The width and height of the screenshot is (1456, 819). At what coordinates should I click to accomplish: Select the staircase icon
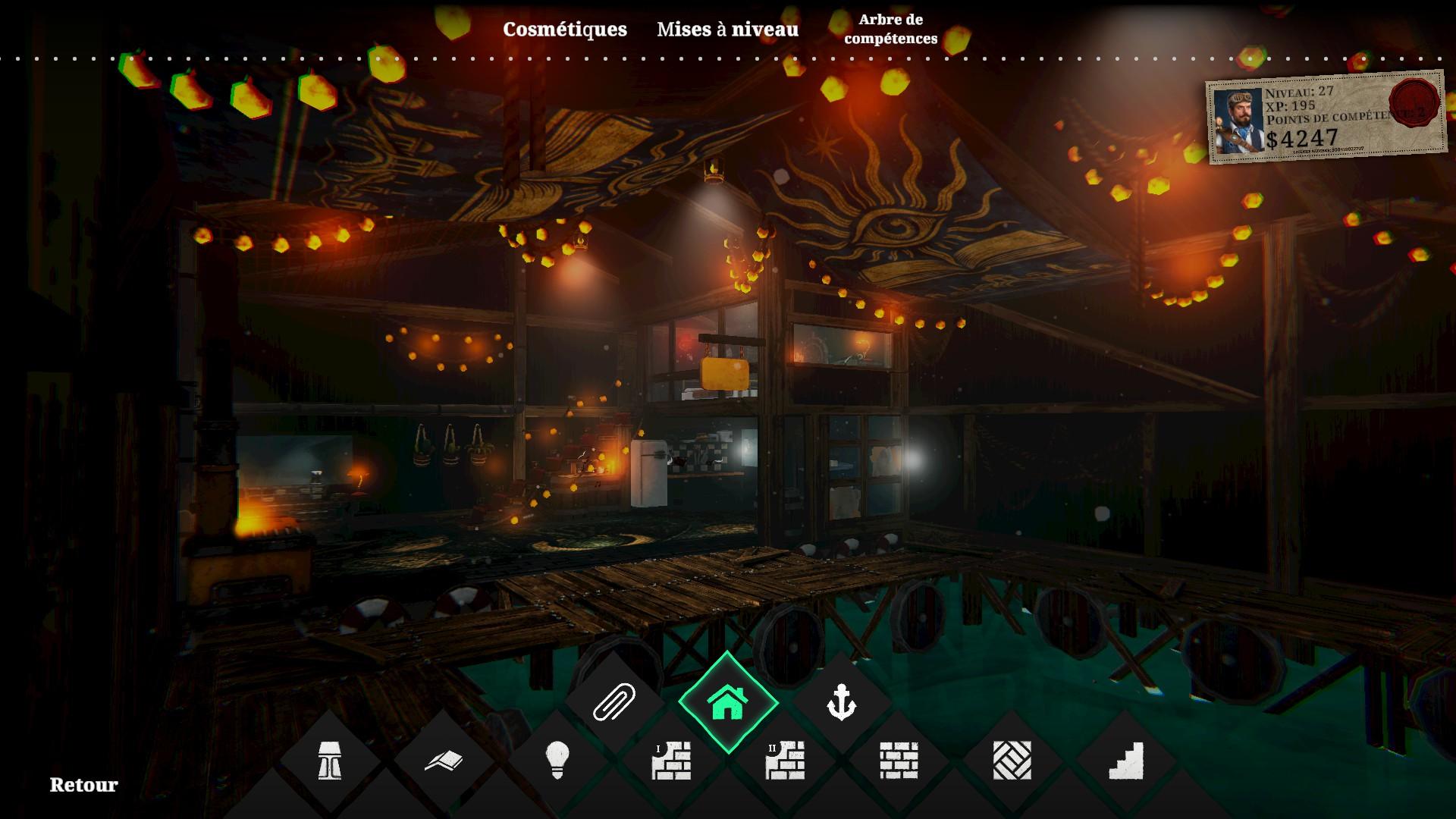[x=1126, y=760]
